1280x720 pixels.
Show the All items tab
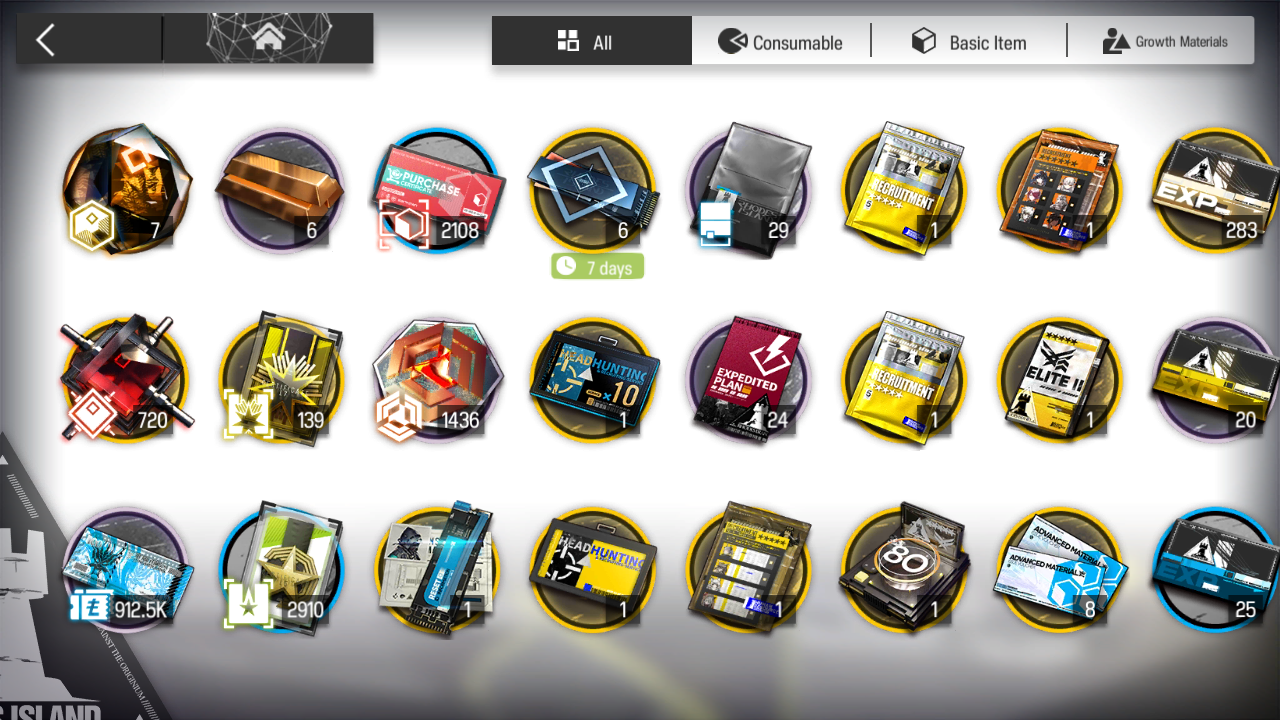pos(591,42)
